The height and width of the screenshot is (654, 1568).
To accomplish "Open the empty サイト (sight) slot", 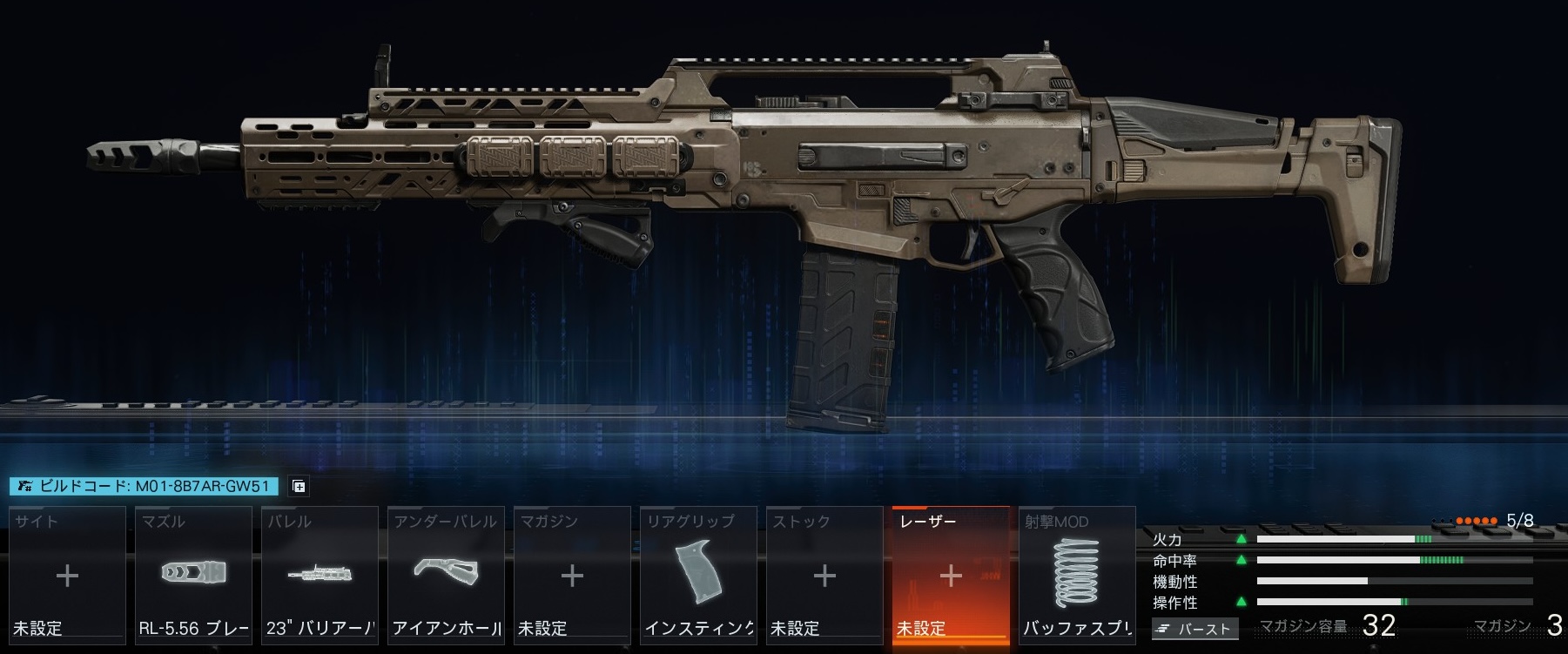I will point(67,575).
